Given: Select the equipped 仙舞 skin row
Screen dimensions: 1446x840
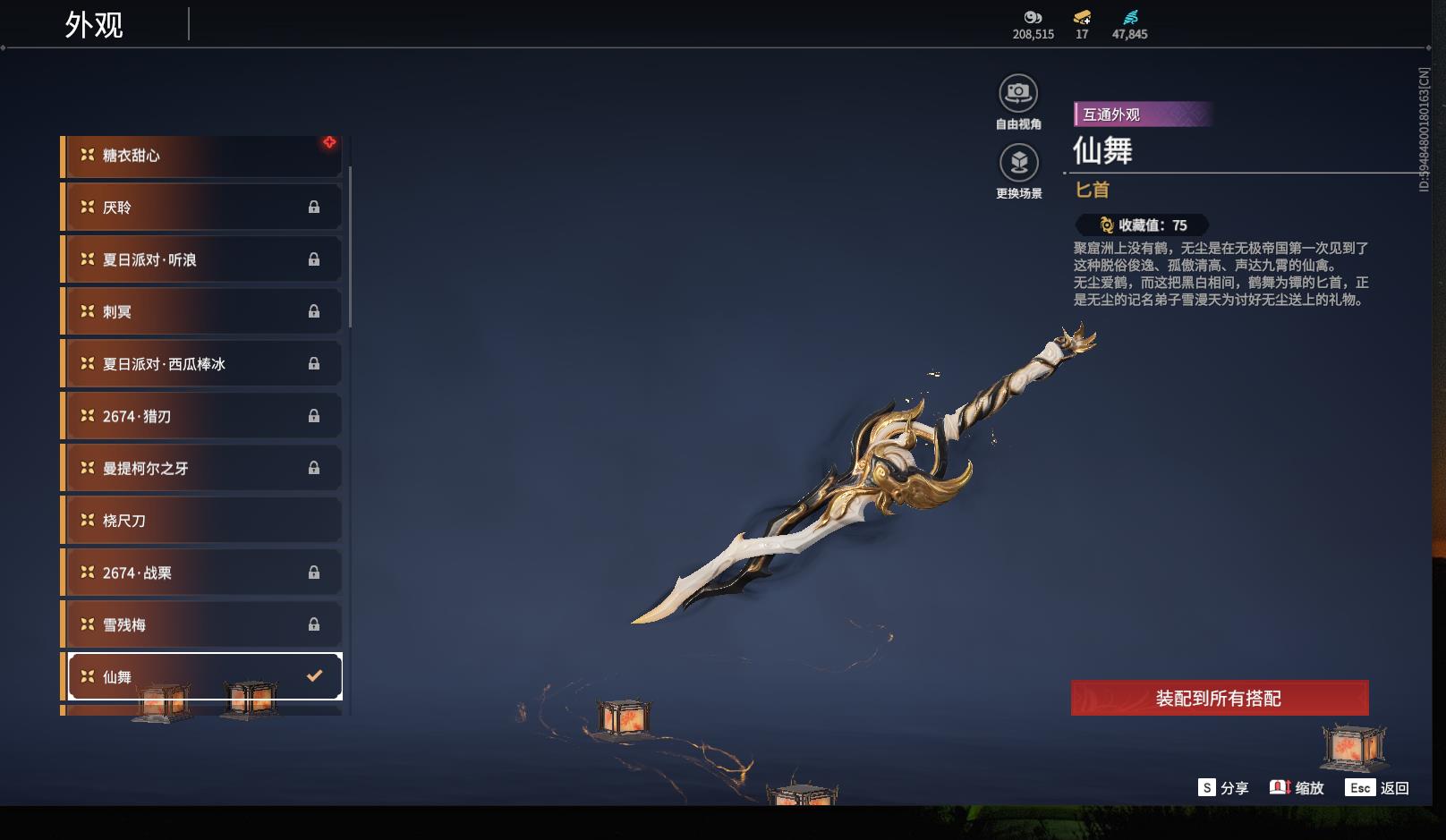Looking at the screenshot, I should (205, 676).
